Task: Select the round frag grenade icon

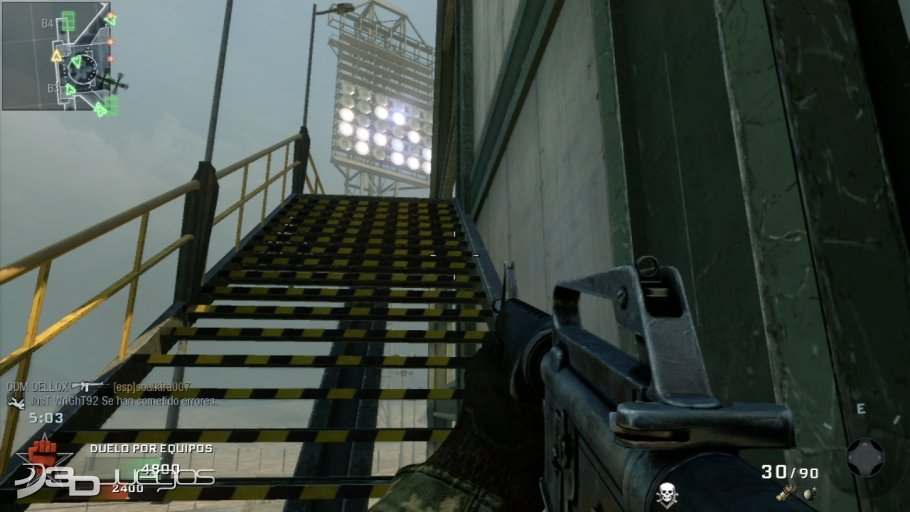Action: pos(807,493)
